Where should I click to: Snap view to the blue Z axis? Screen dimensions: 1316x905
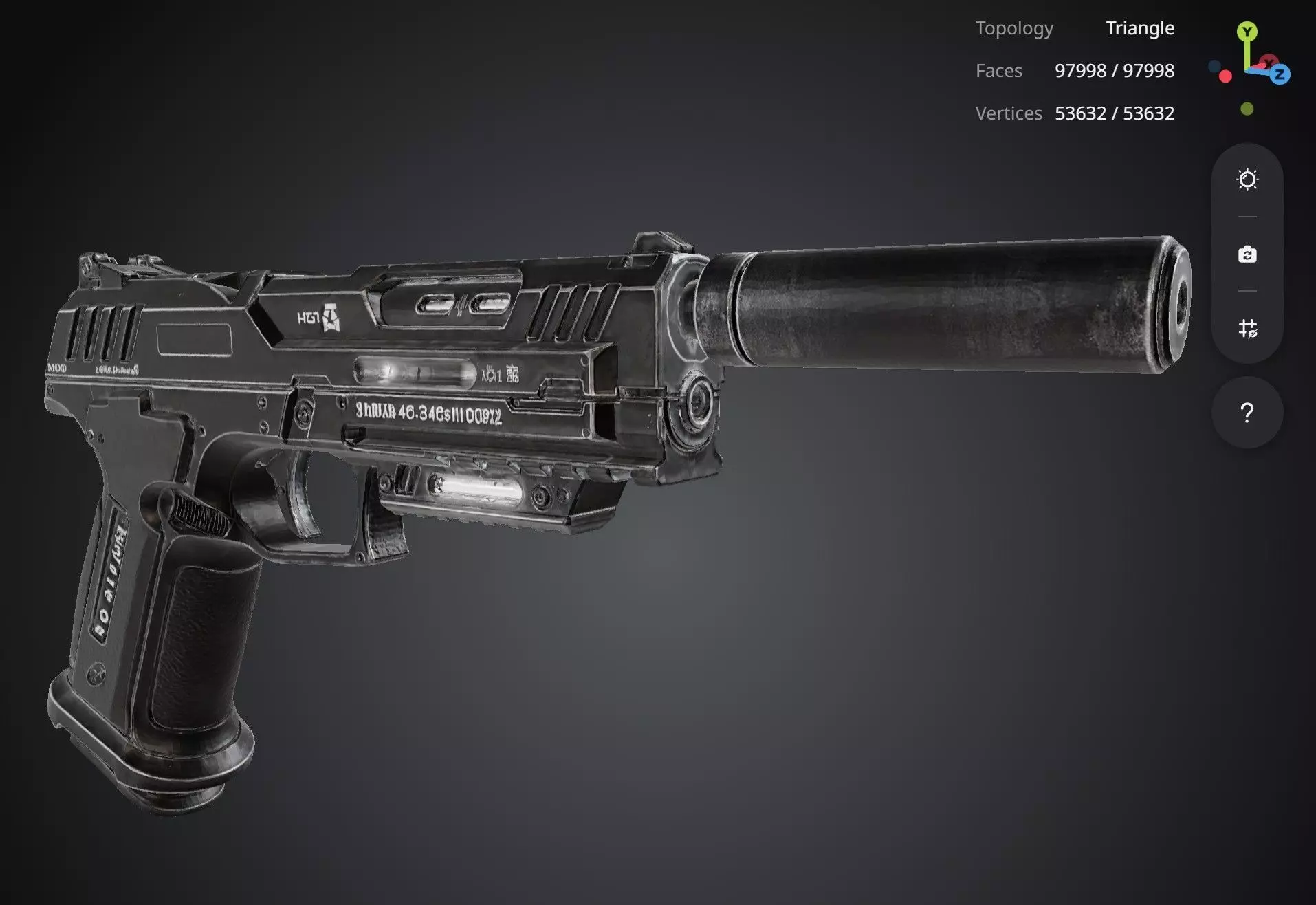pos(1280,74)
